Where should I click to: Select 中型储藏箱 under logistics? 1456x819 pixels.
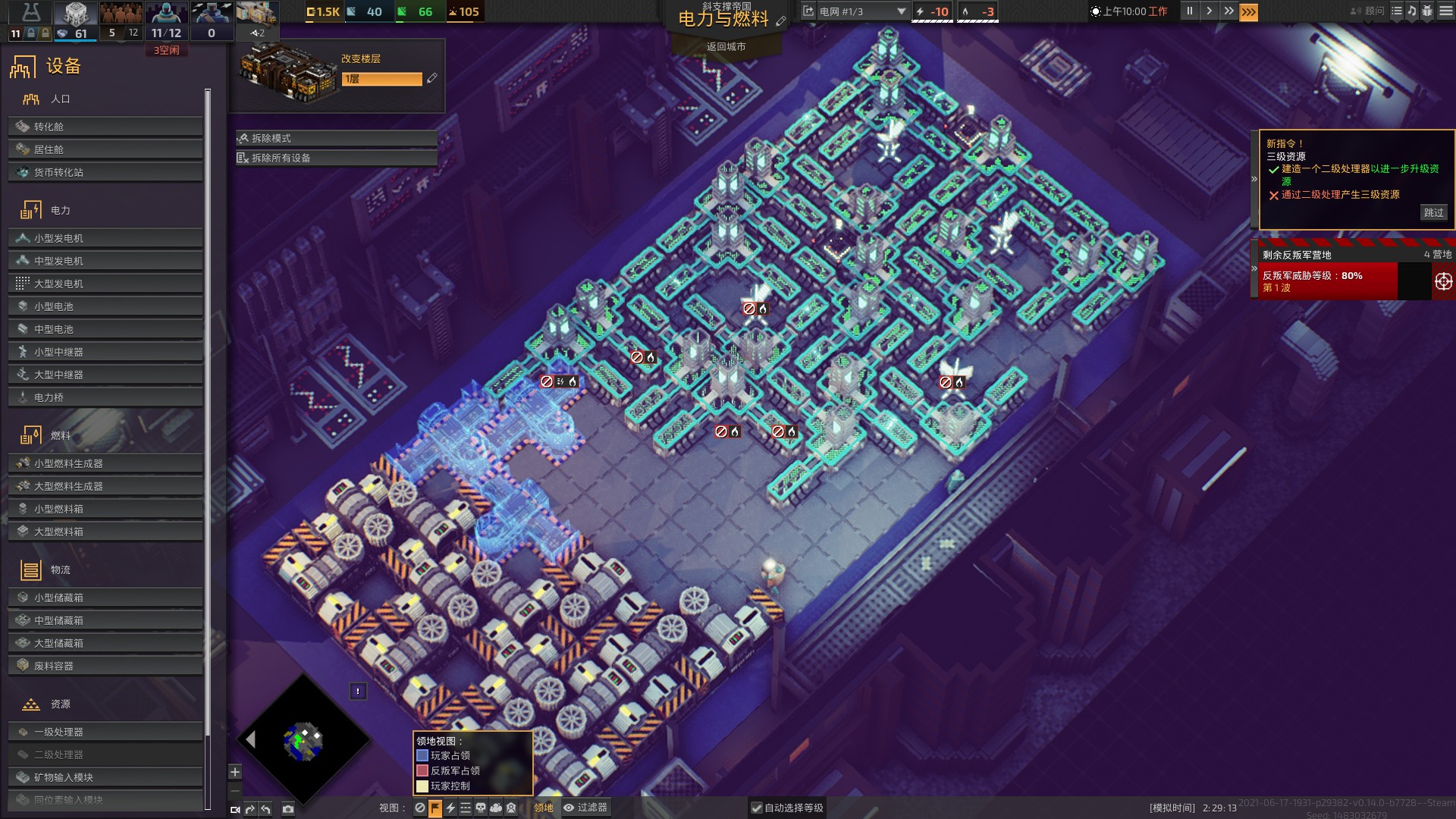(x=105, y=620)
